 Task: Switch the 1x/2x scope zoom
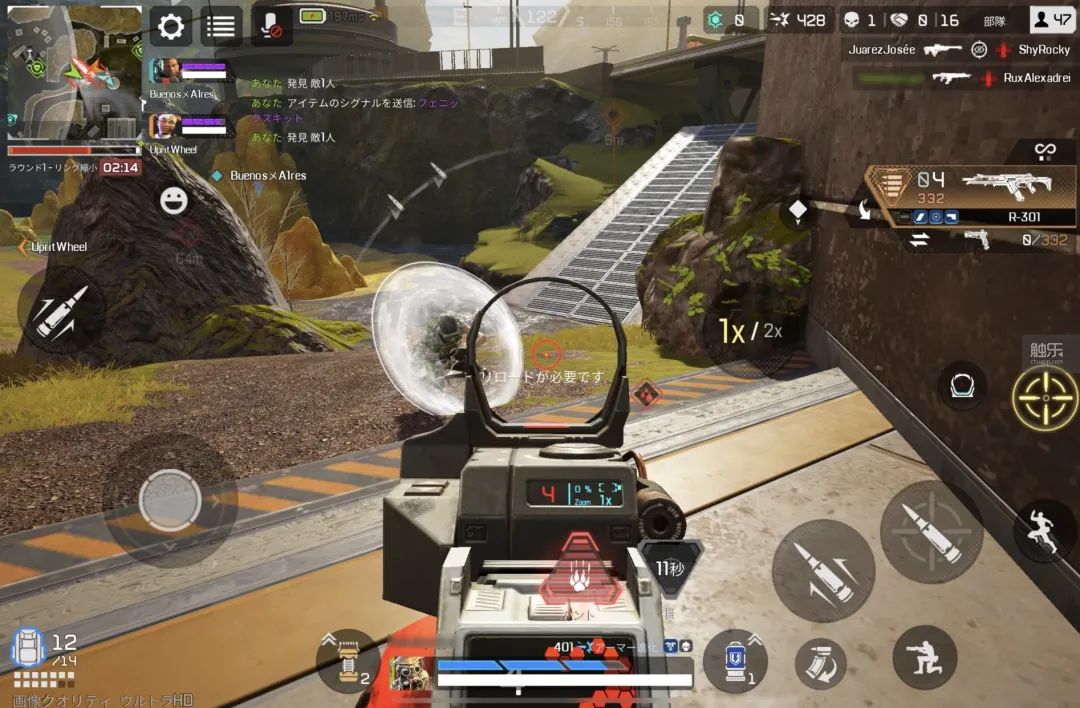(749, 332)
